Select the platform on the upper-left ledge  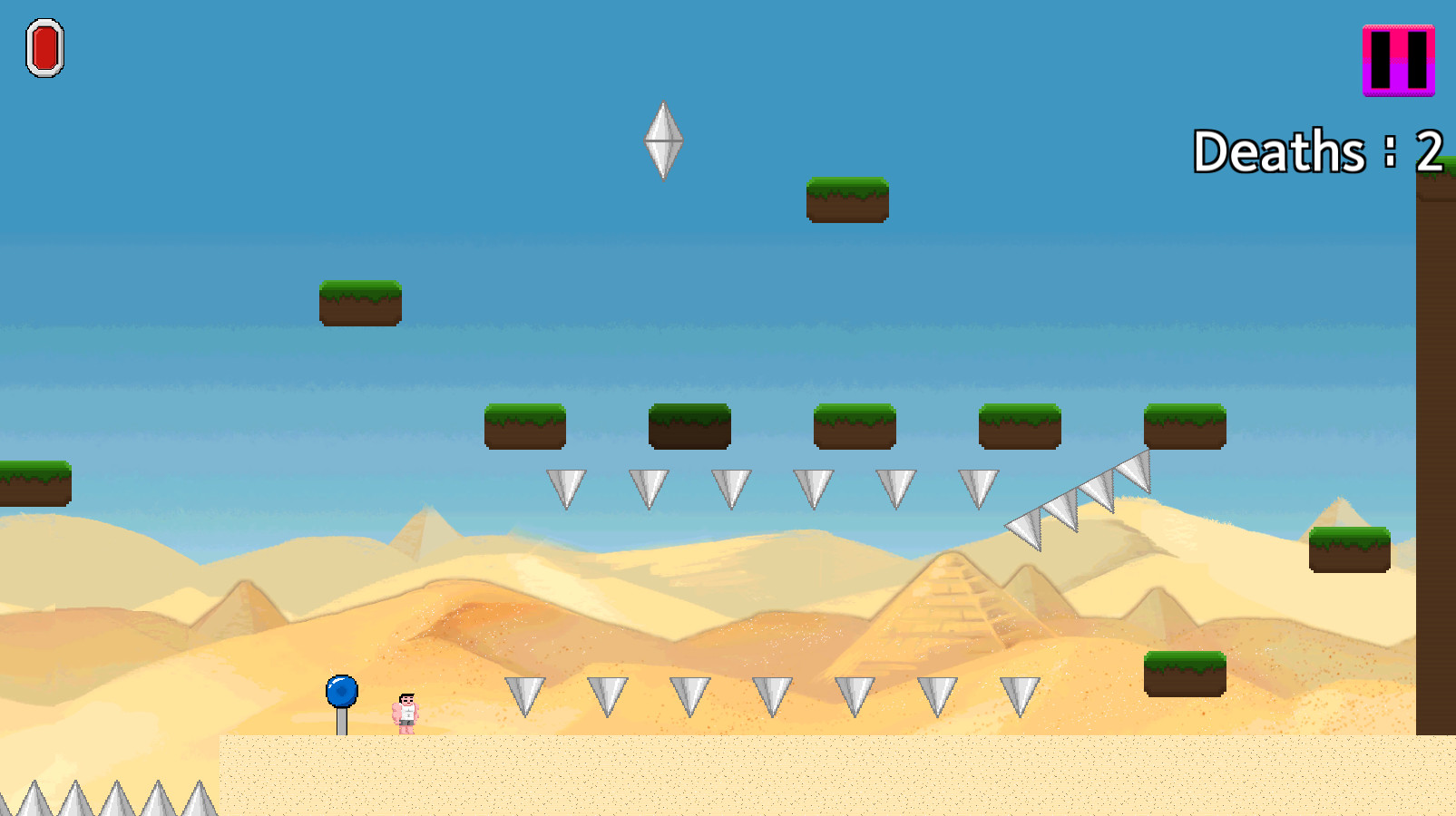(359, 302)
